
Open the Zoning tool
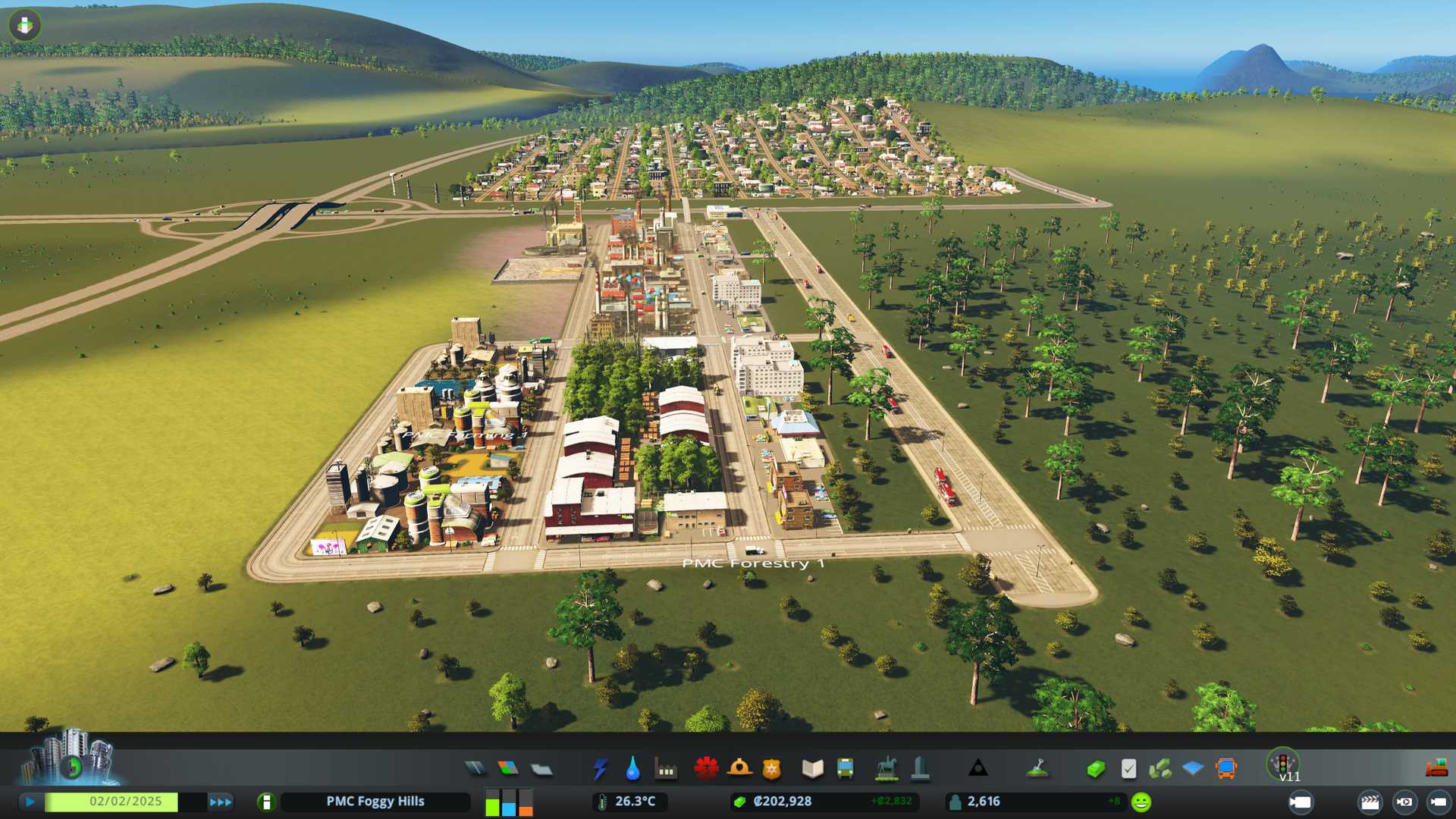[508, 769]
